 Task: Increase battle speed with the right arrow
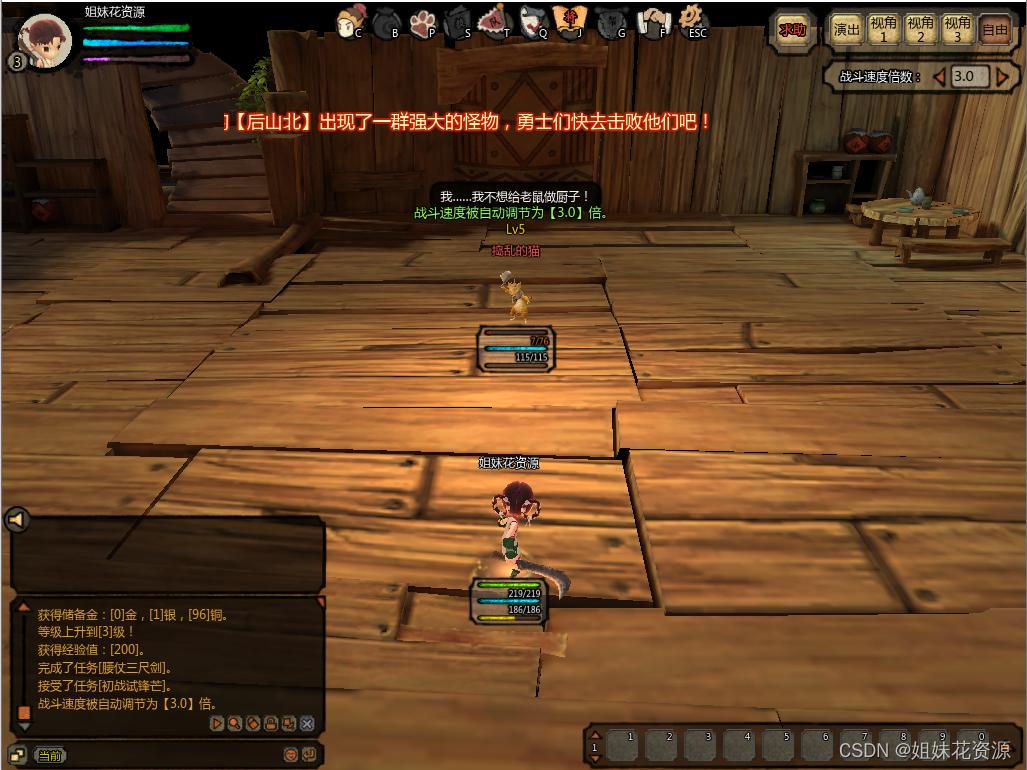tap(1002, 76)
